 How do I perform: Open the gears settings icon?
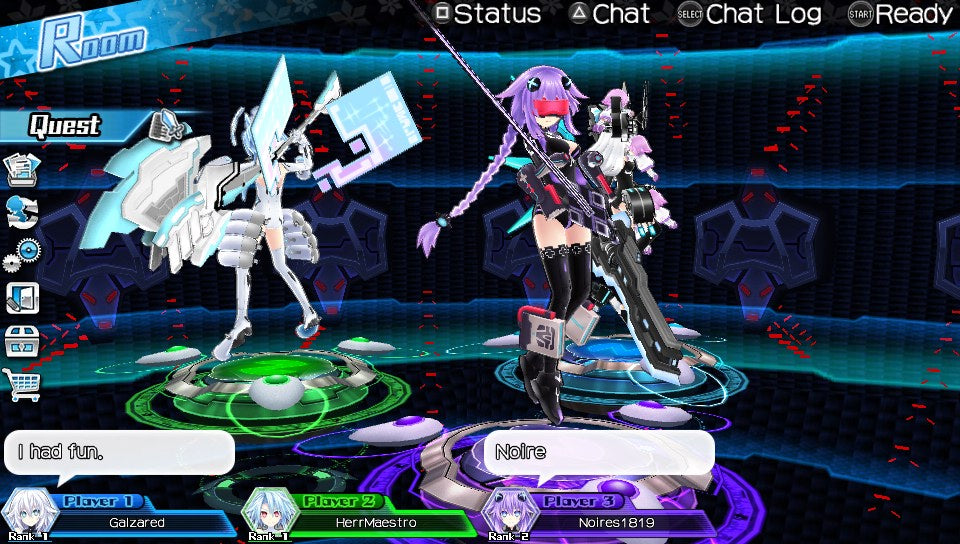[x=22, y=255]
